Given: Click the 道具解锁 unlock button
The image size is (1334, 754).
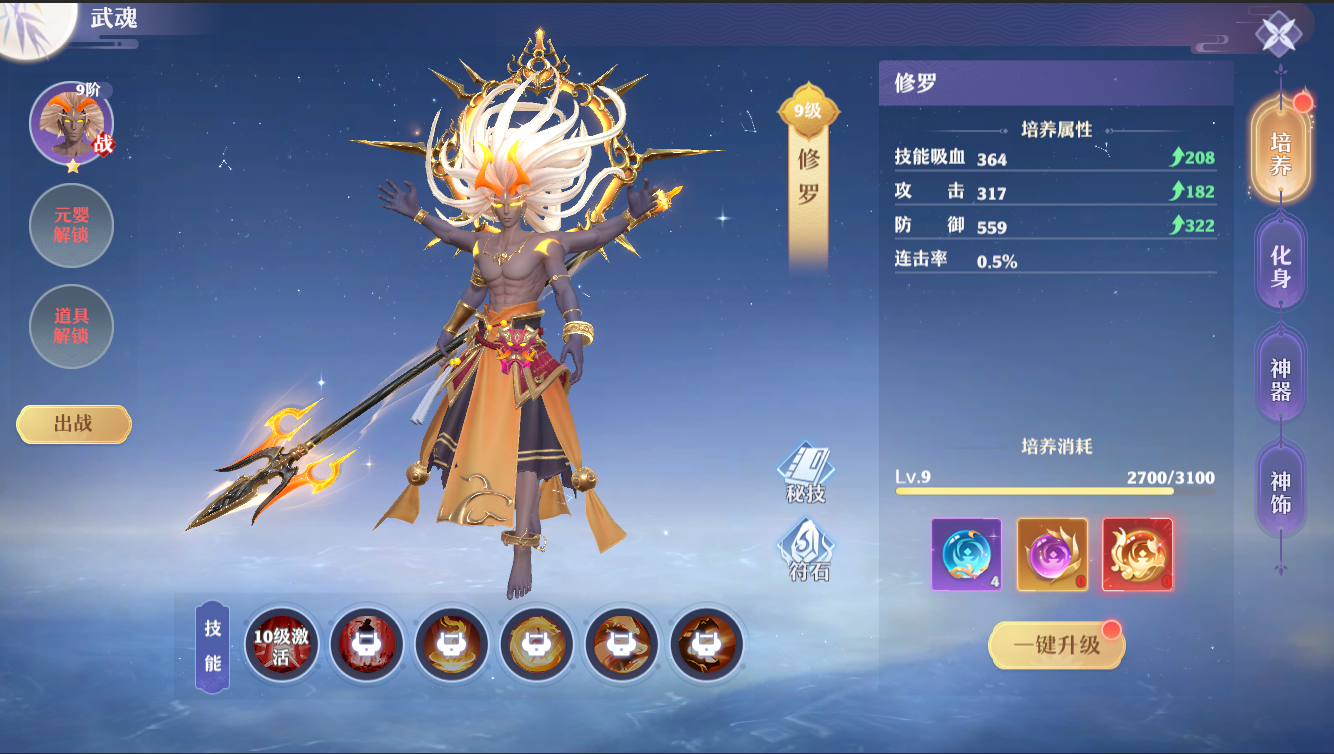Looking at the screenshot, I should [x=71, y=326].
